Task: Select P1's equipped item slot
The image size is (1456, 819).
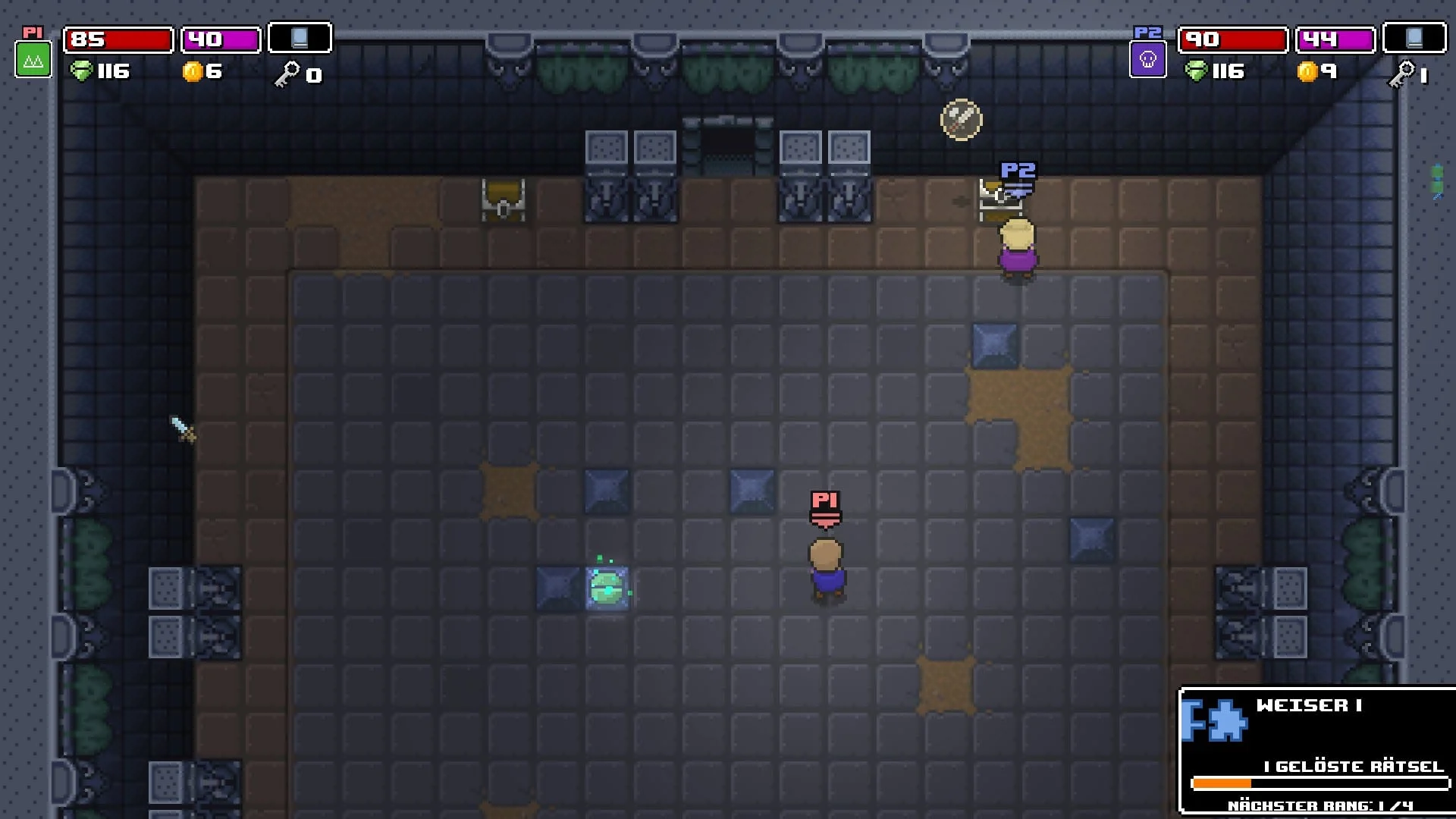Action: 300,38
